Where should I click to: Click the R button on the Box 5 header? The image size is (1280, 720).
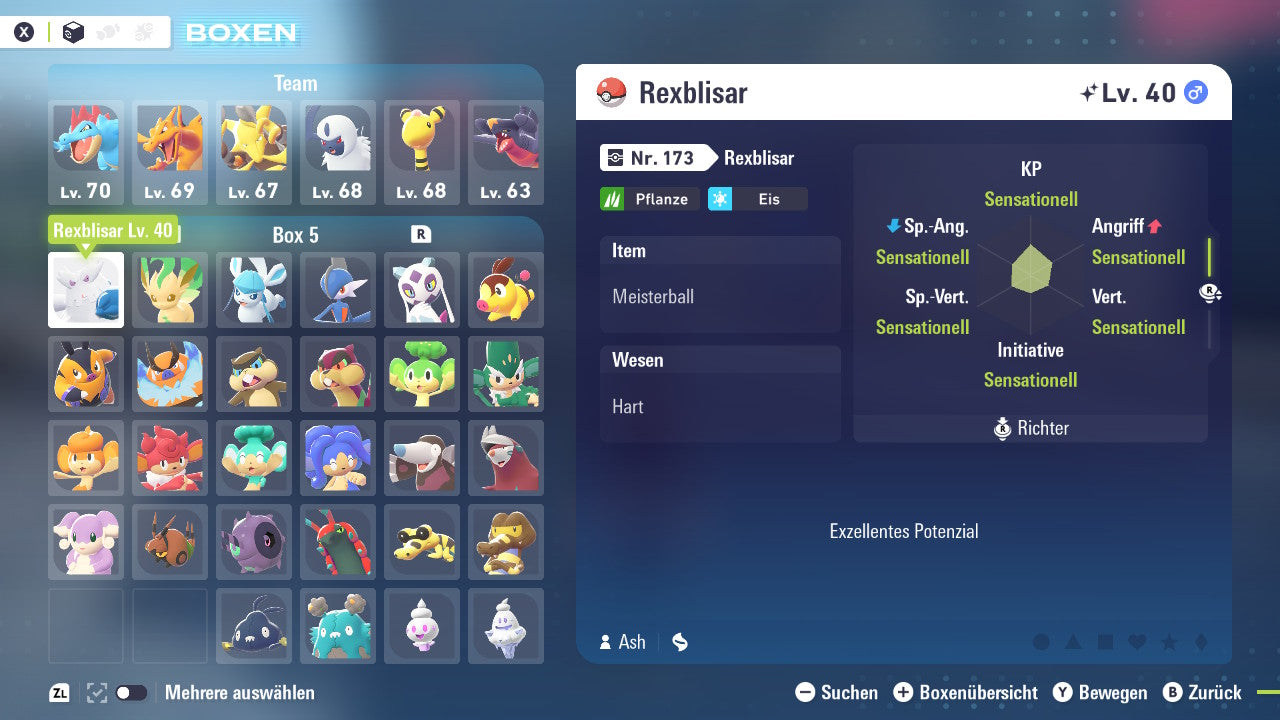[x=421, y=233]
